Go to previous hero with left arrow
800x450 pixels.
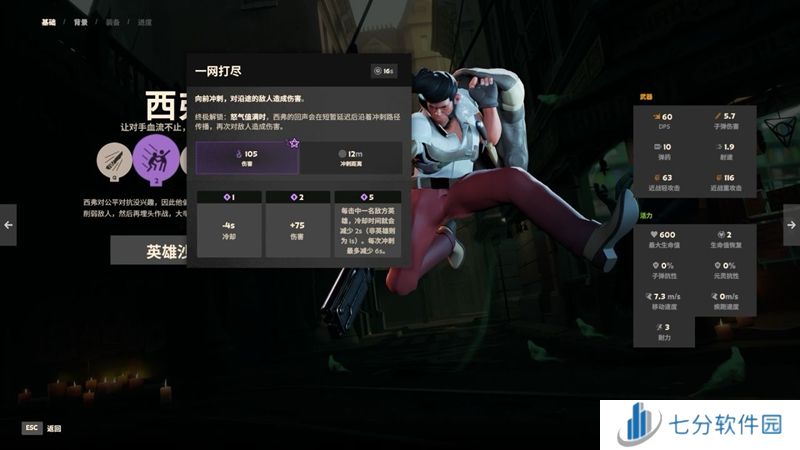8,225
